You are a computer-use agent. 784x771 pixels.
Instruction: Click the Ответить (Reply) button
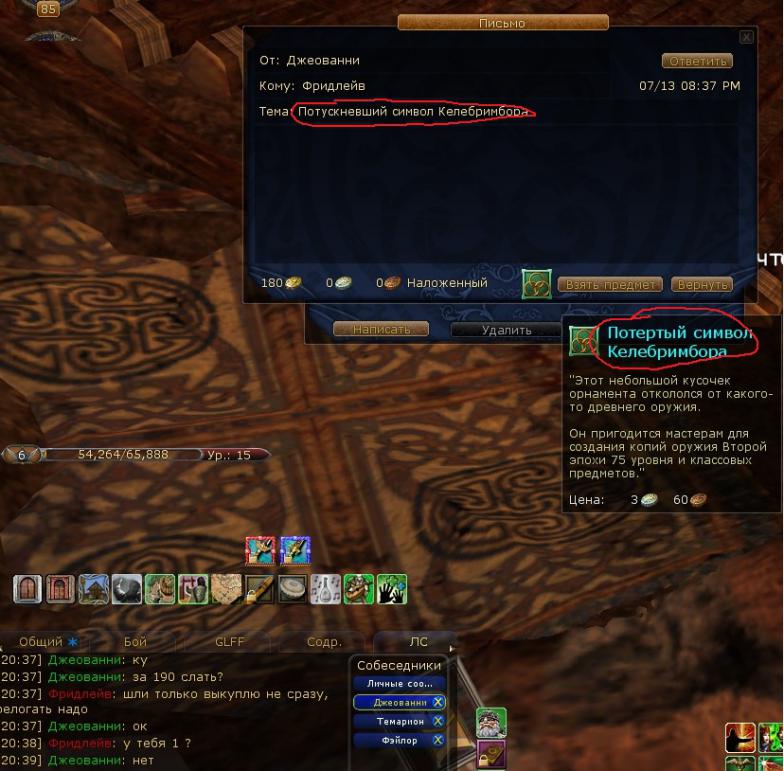697,61
